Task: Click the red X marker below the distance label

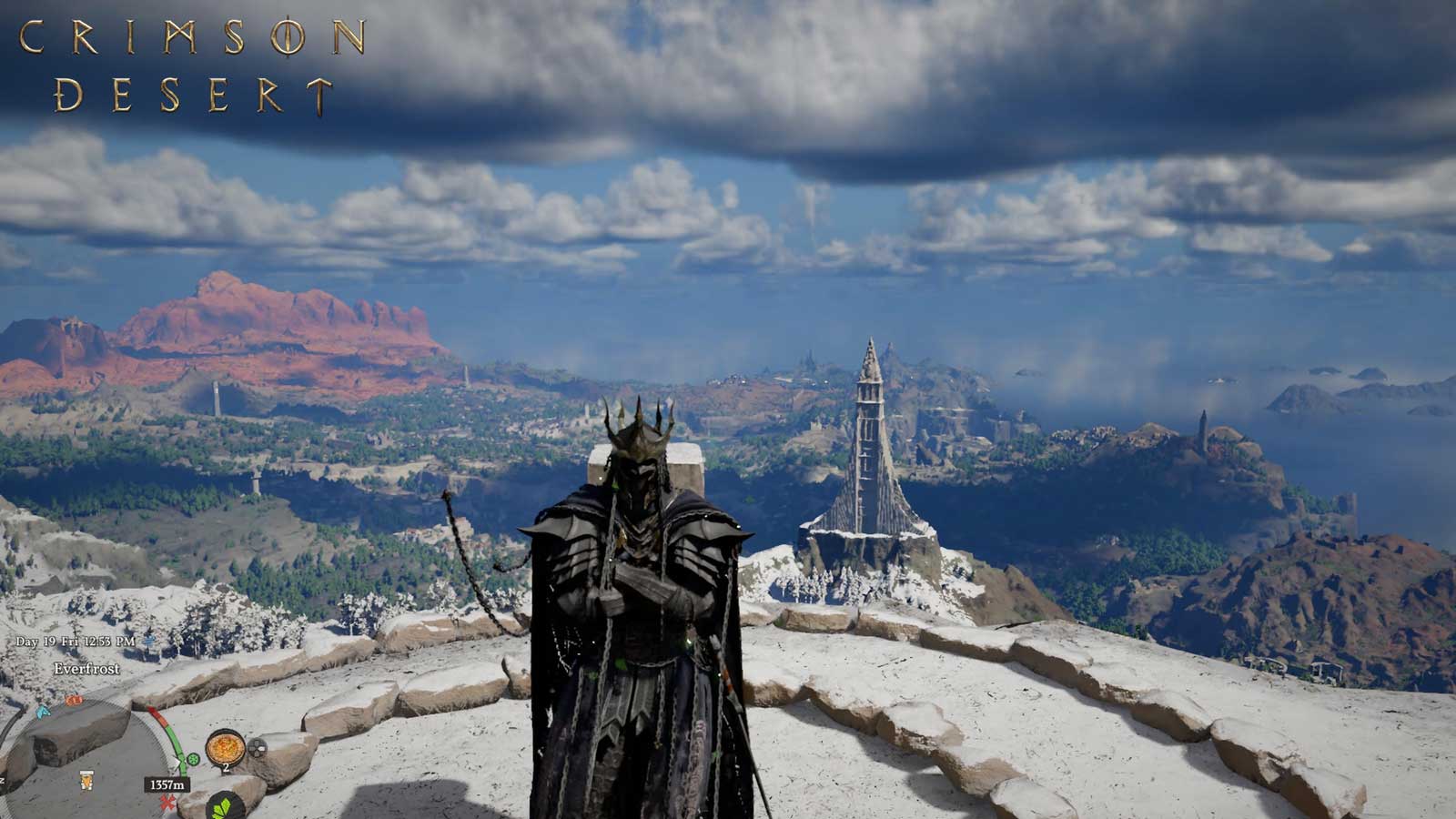Action: (x=168, y=801)
